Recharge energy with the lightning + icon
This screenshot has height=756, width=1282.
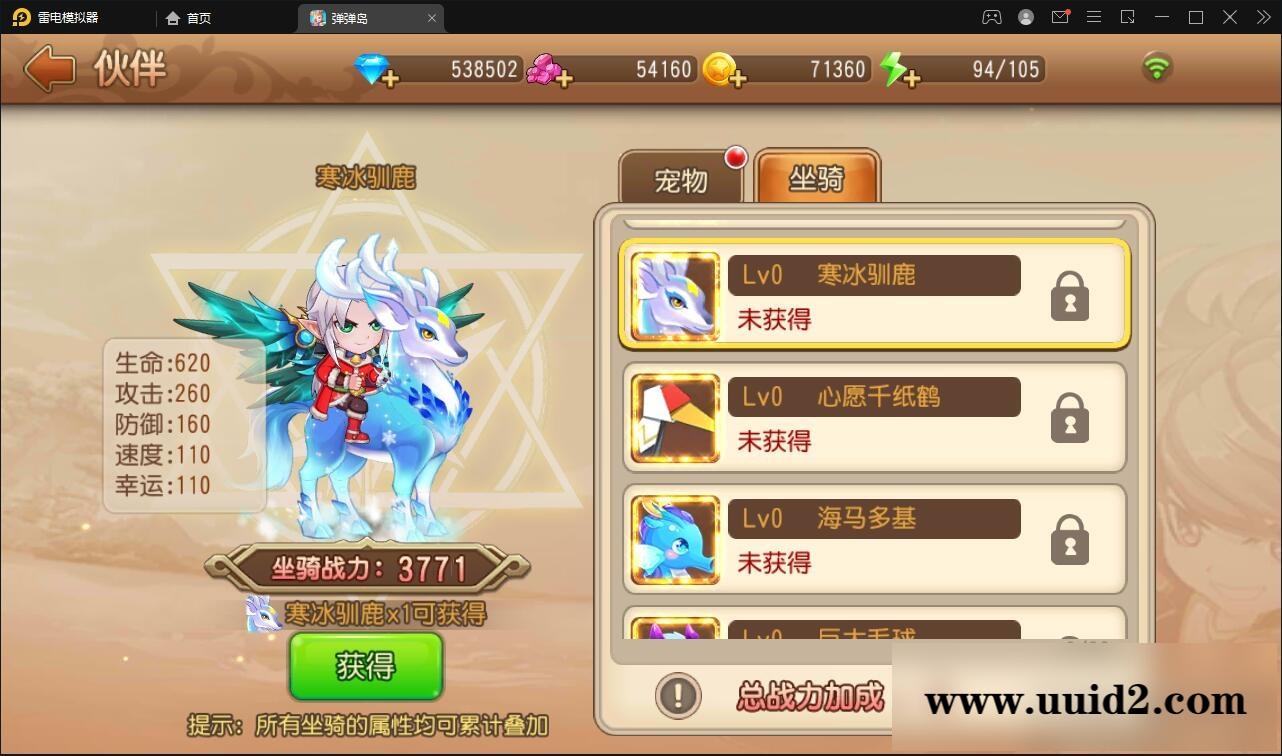point(912,76)
